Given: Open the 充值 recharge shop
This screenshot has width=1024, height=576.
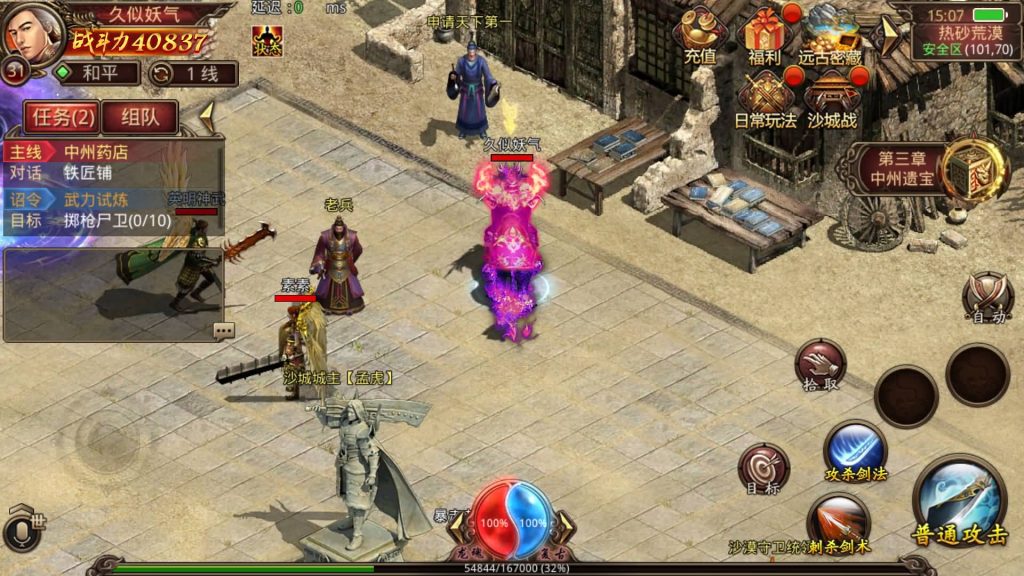Looking at the screenshot, I should [x=700, y=36].
